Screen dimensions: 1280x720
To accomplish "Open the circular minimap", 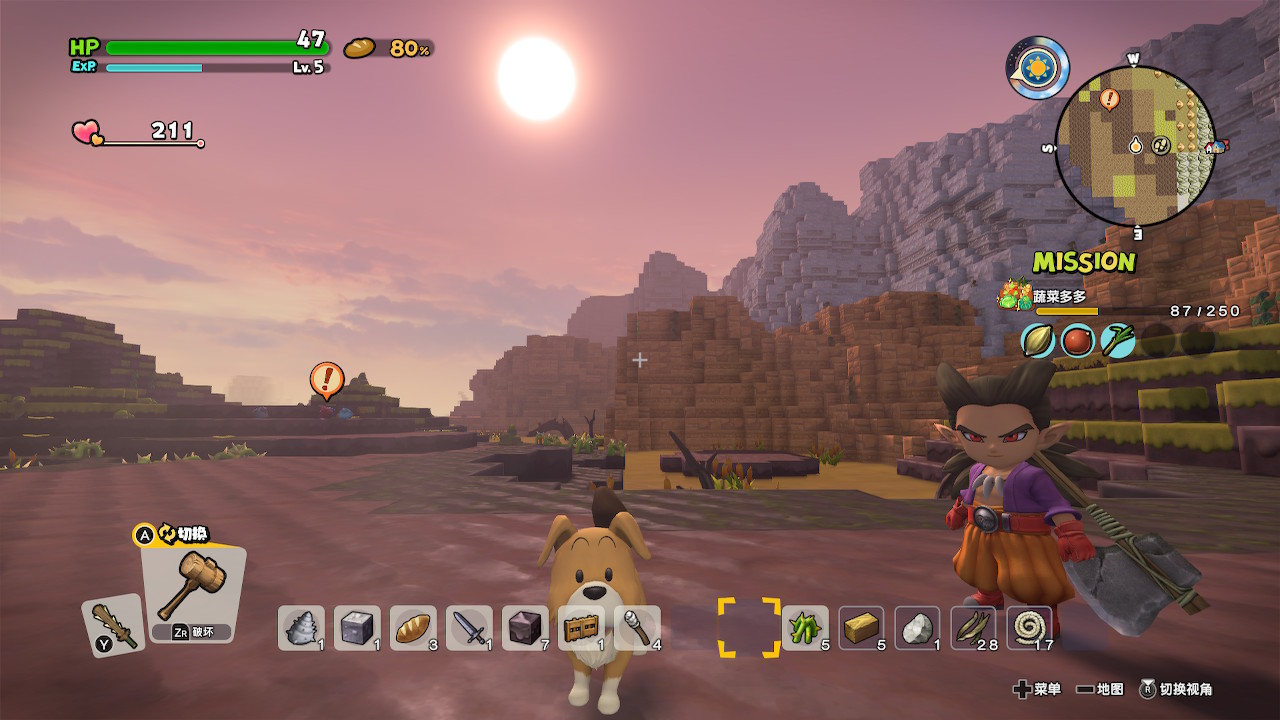I will coord(1135,146).
